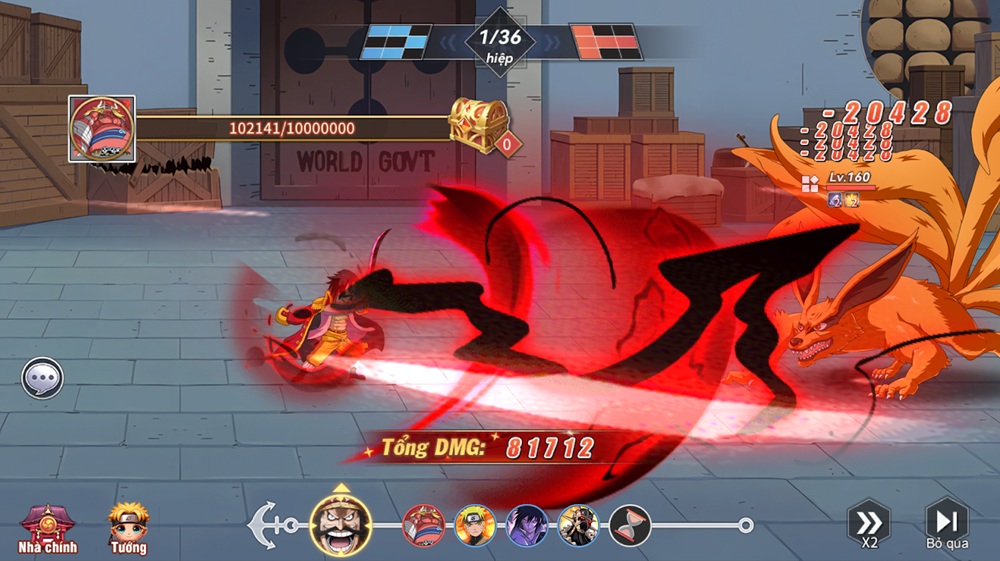Open the Tướng heroes menu
The height and width of the screenshot is (561, 1000).
point(128,526)
